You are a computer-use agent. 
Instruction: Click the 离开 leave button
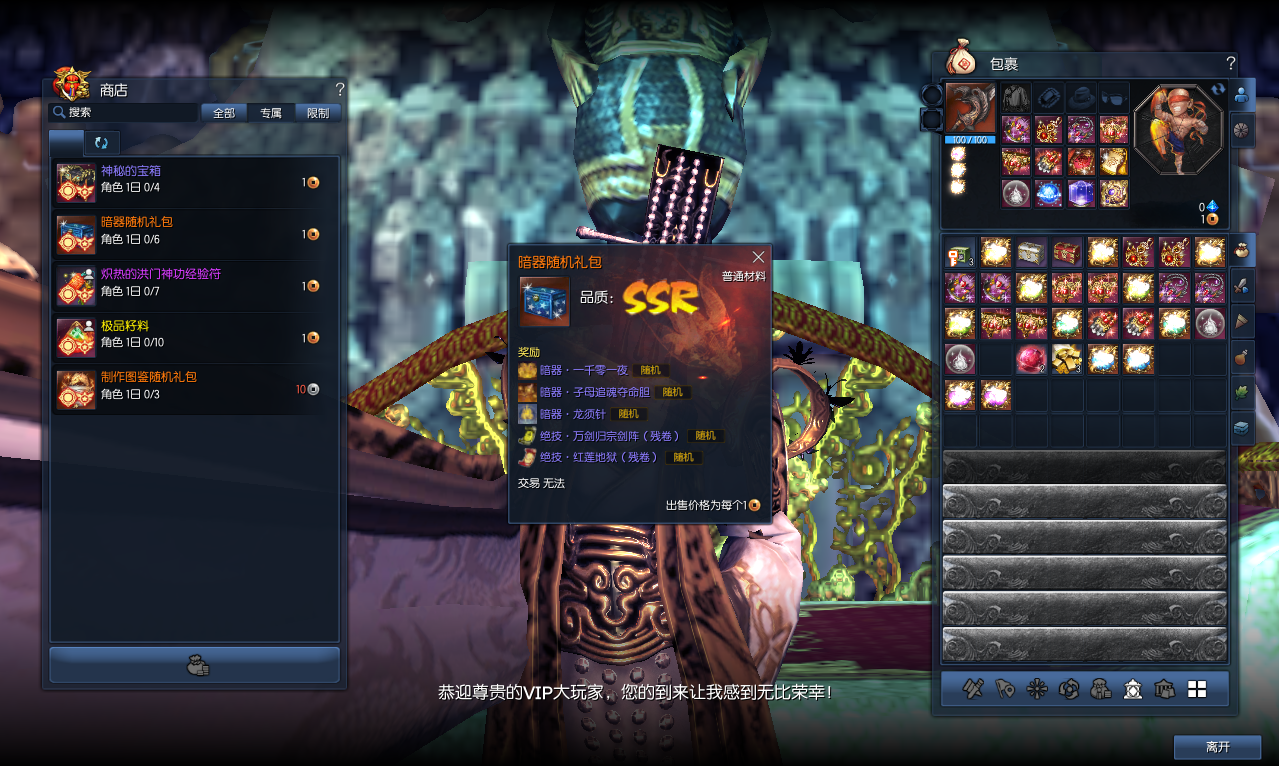[x=1217, y=747]
